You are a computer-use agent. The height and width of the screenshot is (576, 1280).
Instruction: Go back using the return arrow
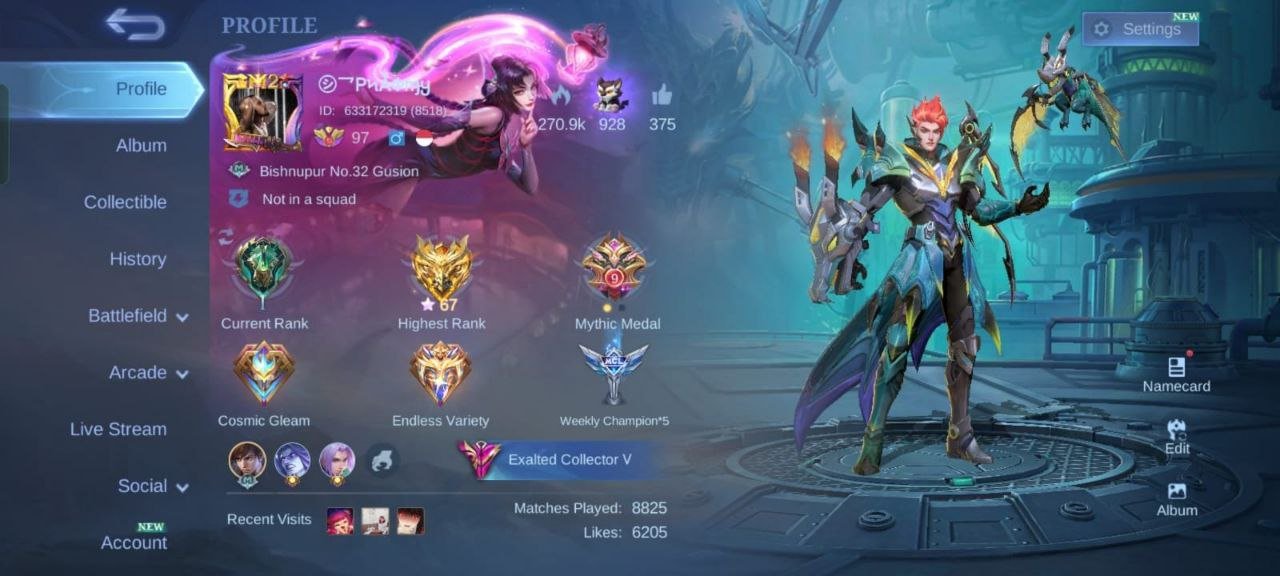[x=135, y=25]
